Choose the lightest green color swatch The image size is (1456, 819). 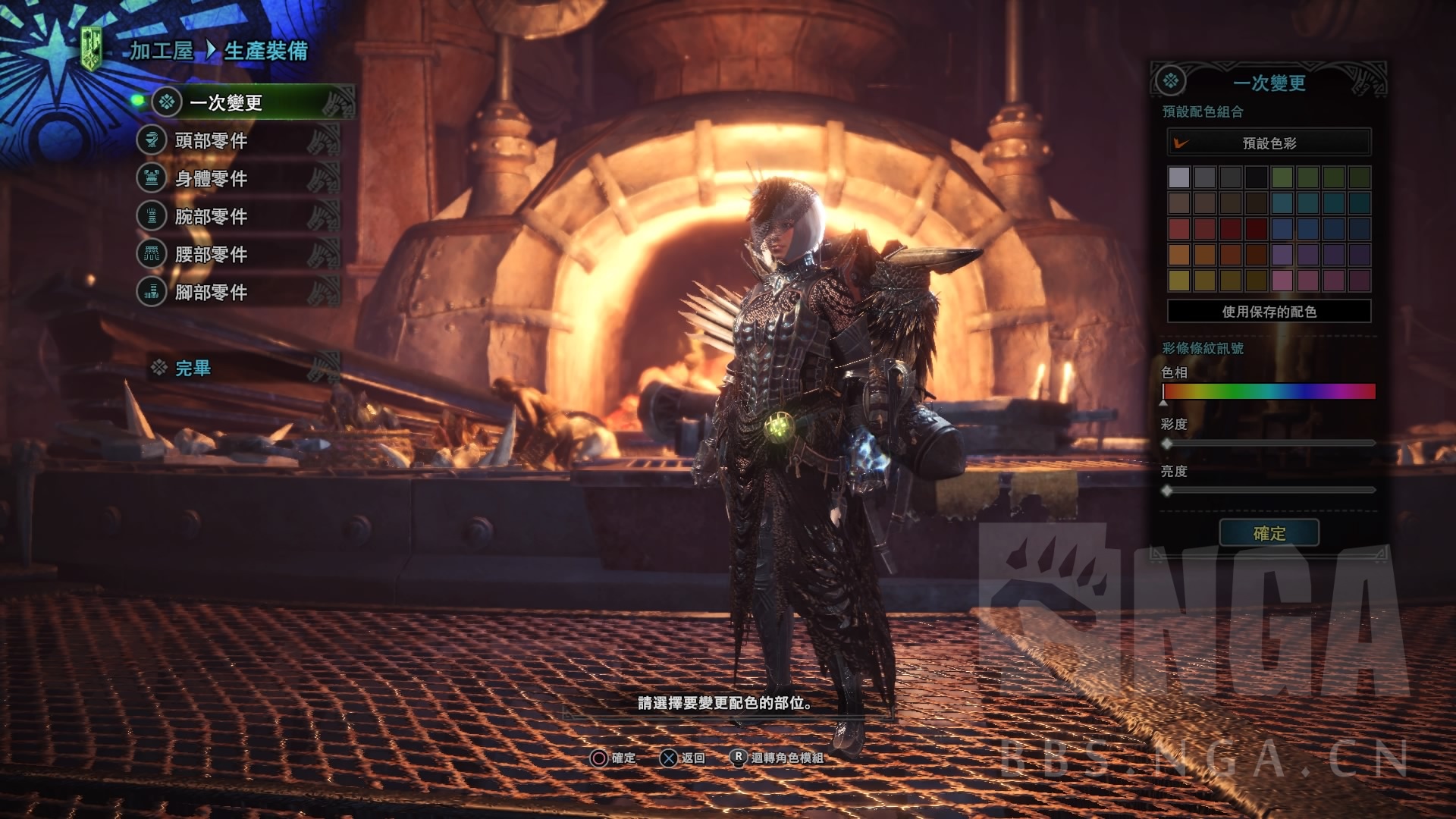coord(1282,177)
